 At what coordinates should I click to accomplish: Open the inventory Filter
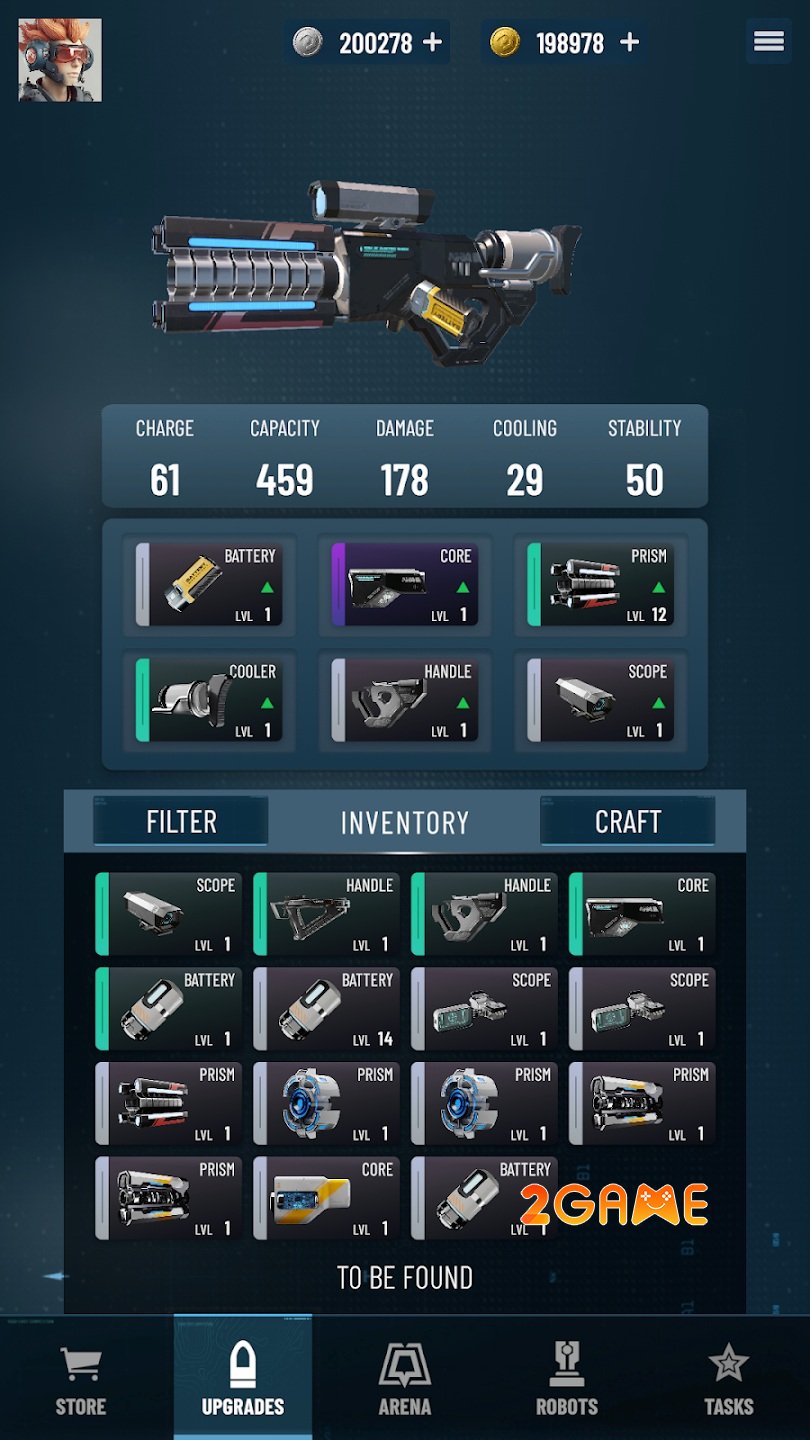pos(181,821)
